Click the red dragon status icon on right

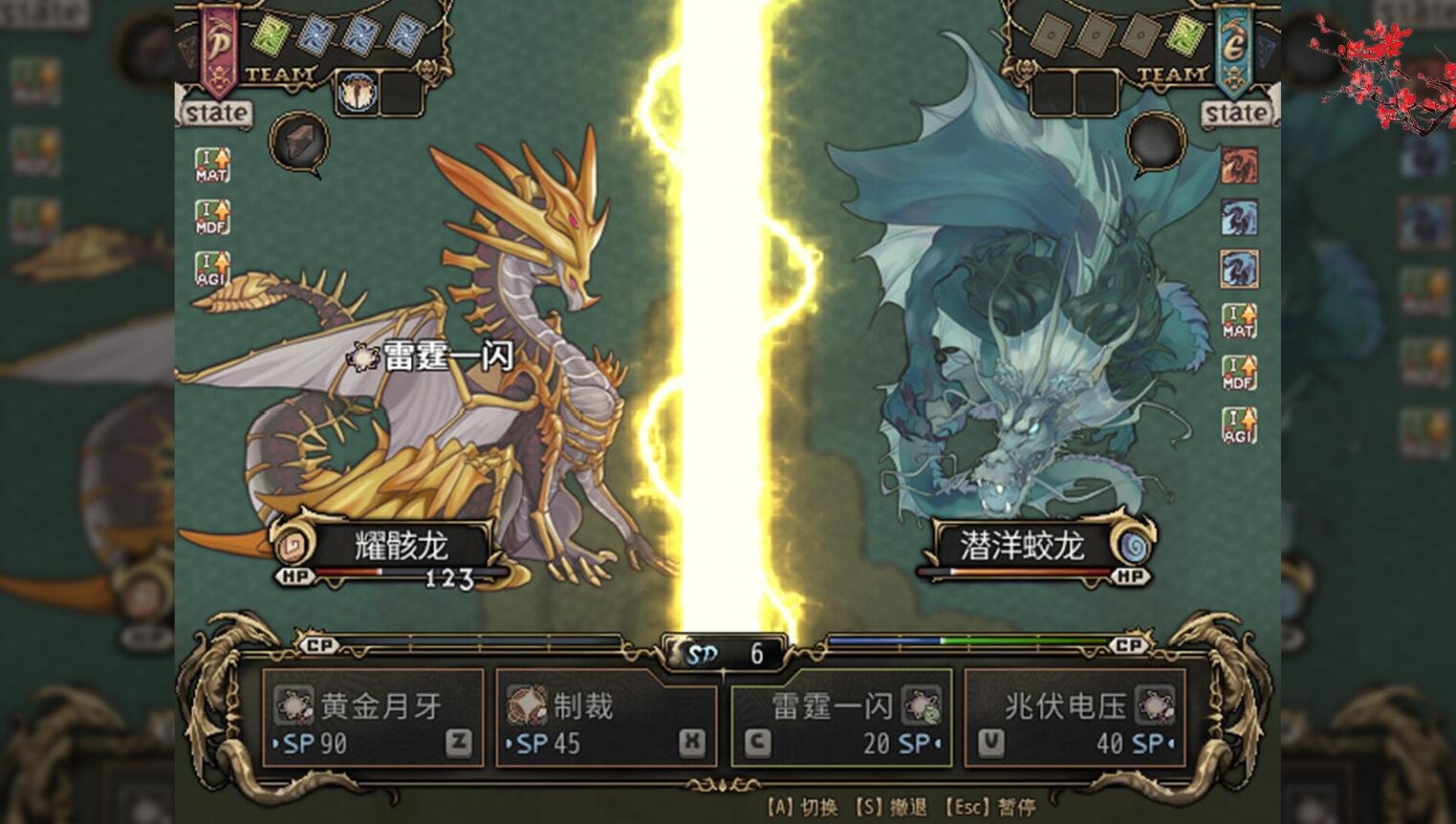coord(1240,165)
